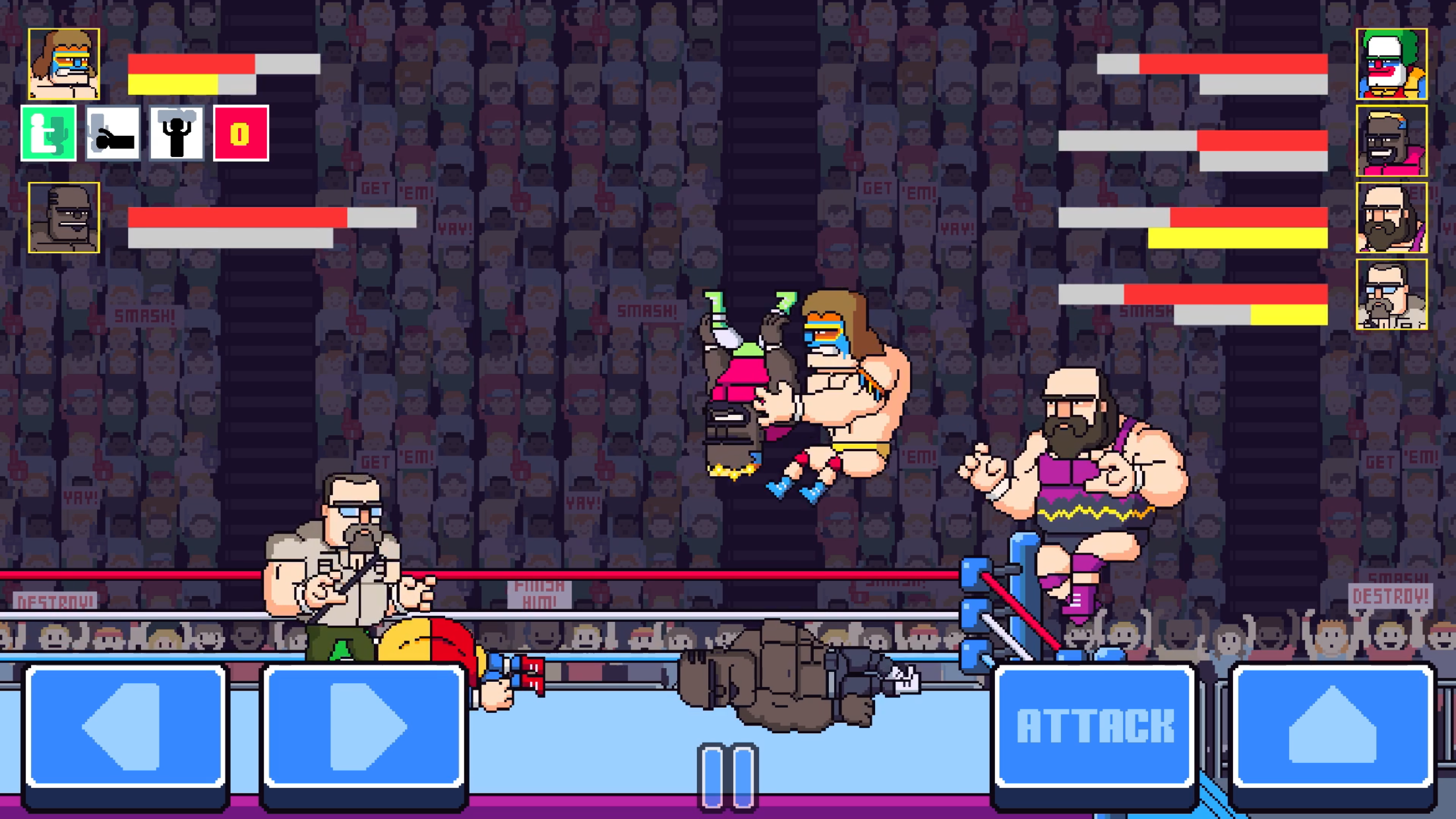Select the green grapple move icon
This screenshot has width=1456, height=819.
point(52,133)
